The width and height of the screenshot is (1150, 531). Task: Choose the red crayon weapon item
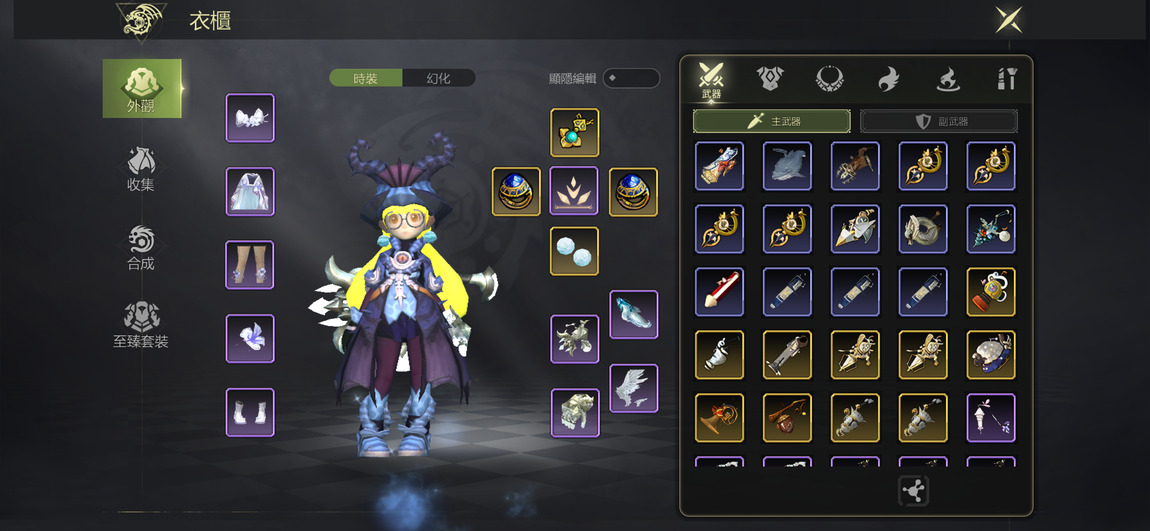[x=719, y=292]
